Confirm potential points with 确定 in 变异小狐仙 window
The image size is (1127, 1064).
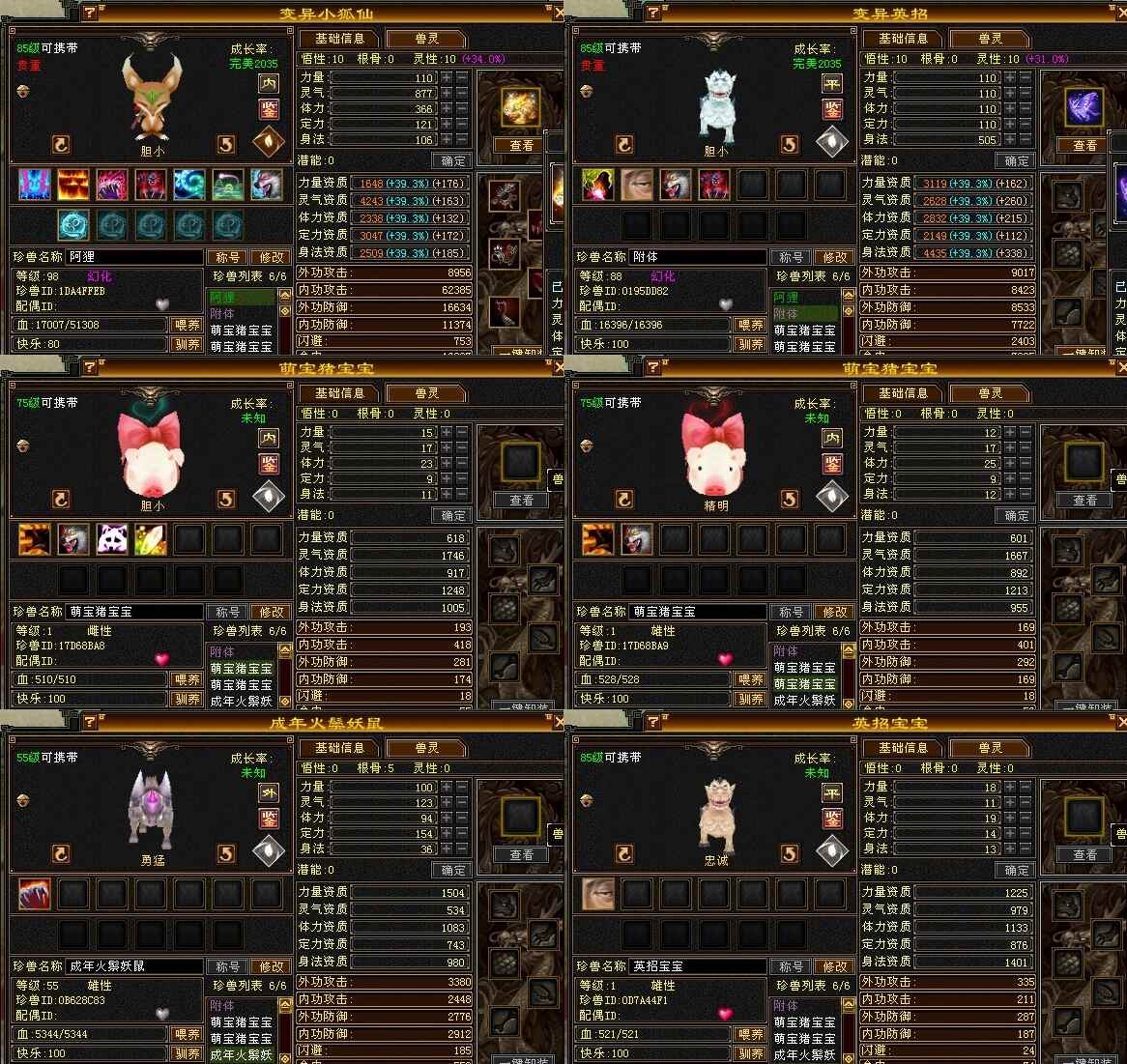click(452, 160)
